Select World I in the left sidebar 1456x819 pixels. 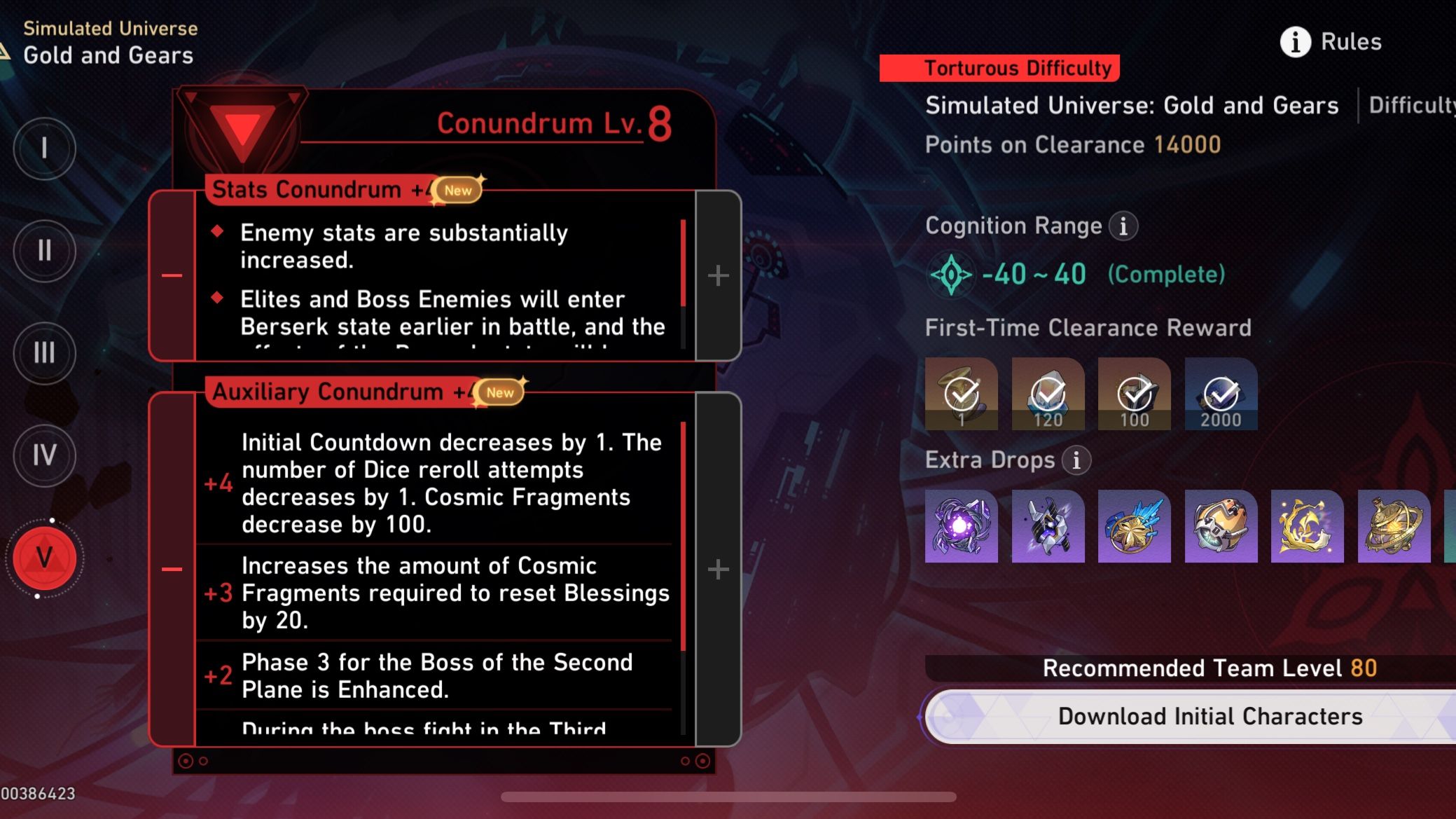pos(44,149)
